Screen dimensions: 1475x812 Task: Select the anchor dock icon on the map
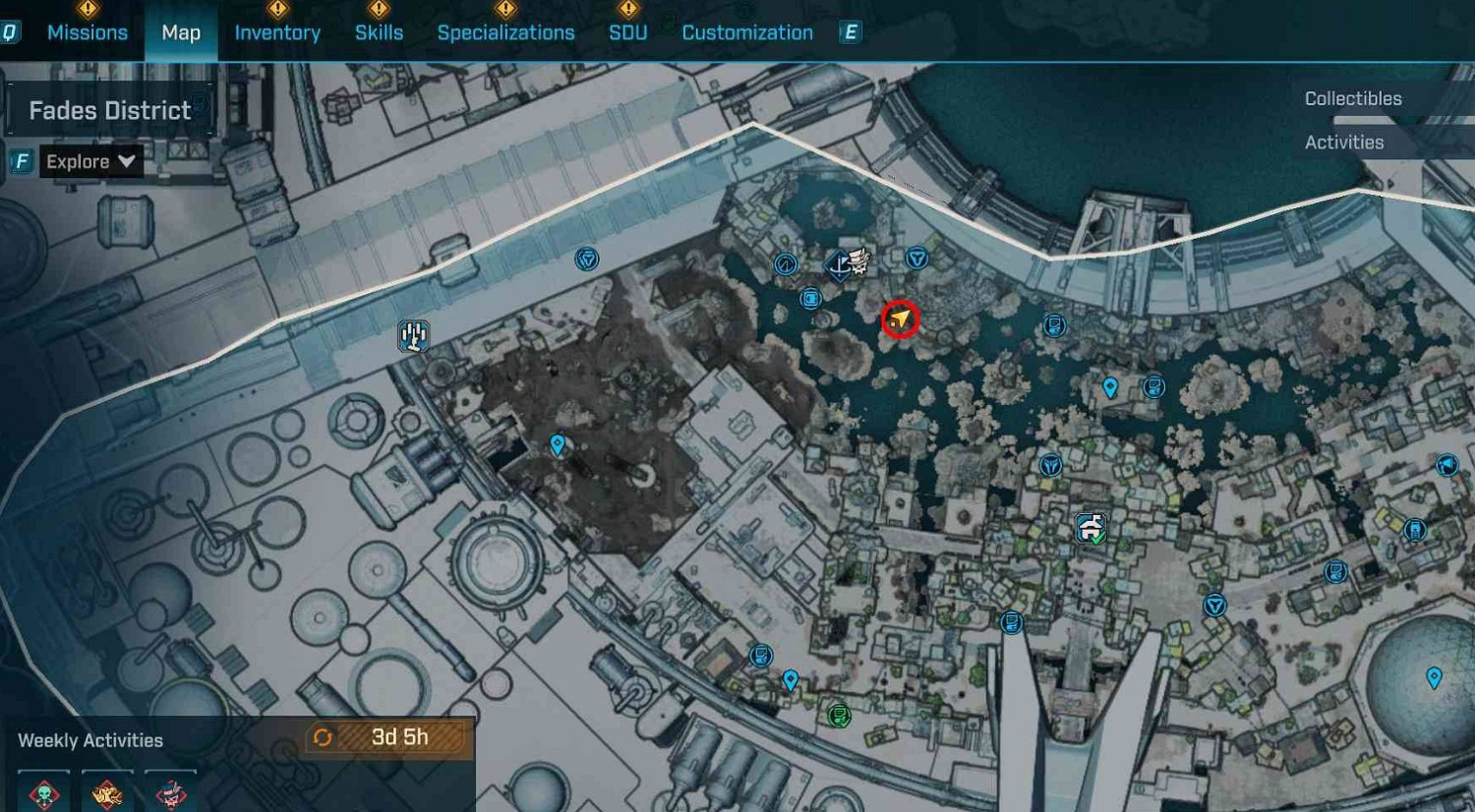838,267
